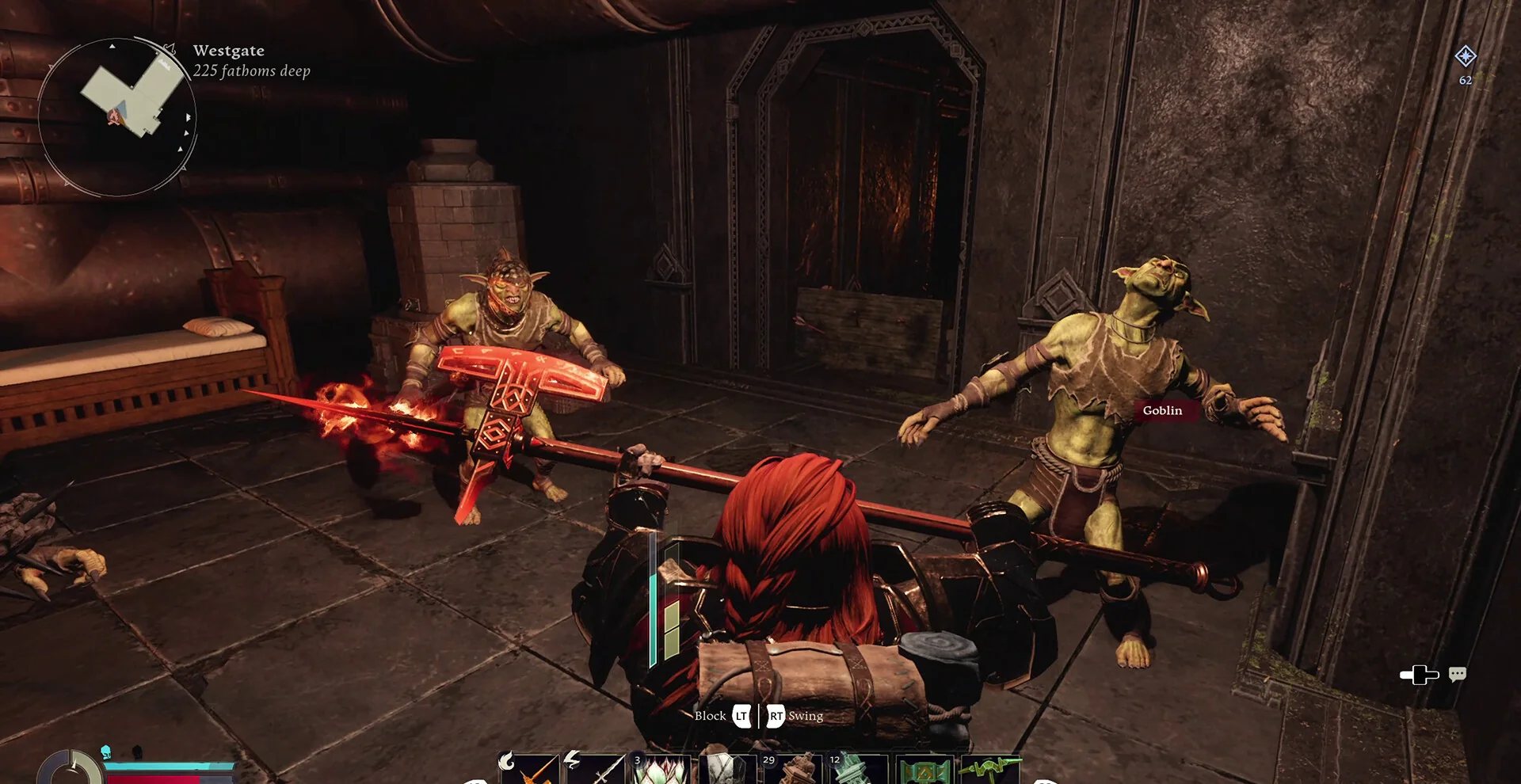Open the chat speech bubble icon

[x=1458, y=674]
